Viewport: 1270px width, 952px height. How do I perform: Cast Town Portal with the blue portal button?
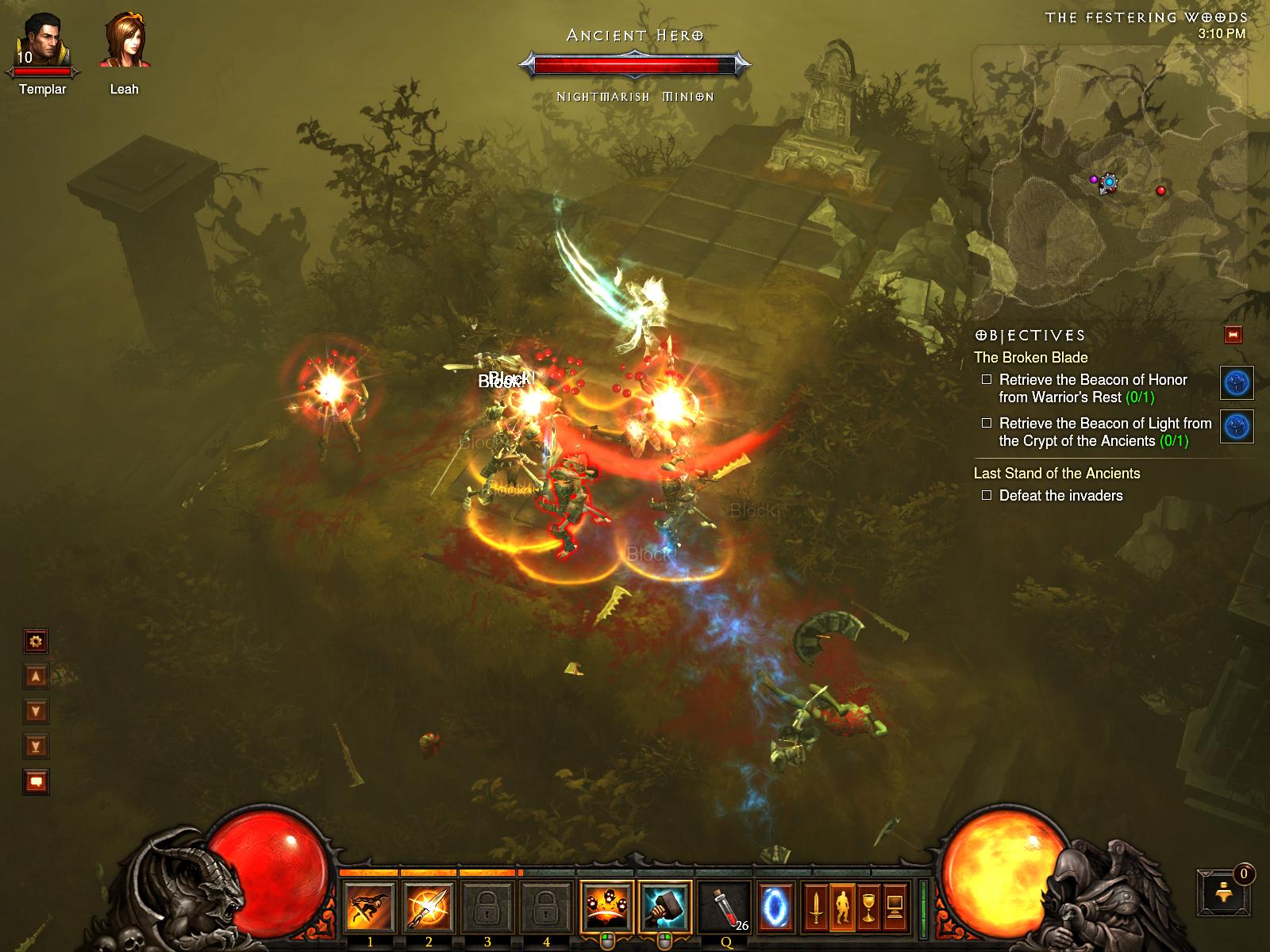pos(775,907)
